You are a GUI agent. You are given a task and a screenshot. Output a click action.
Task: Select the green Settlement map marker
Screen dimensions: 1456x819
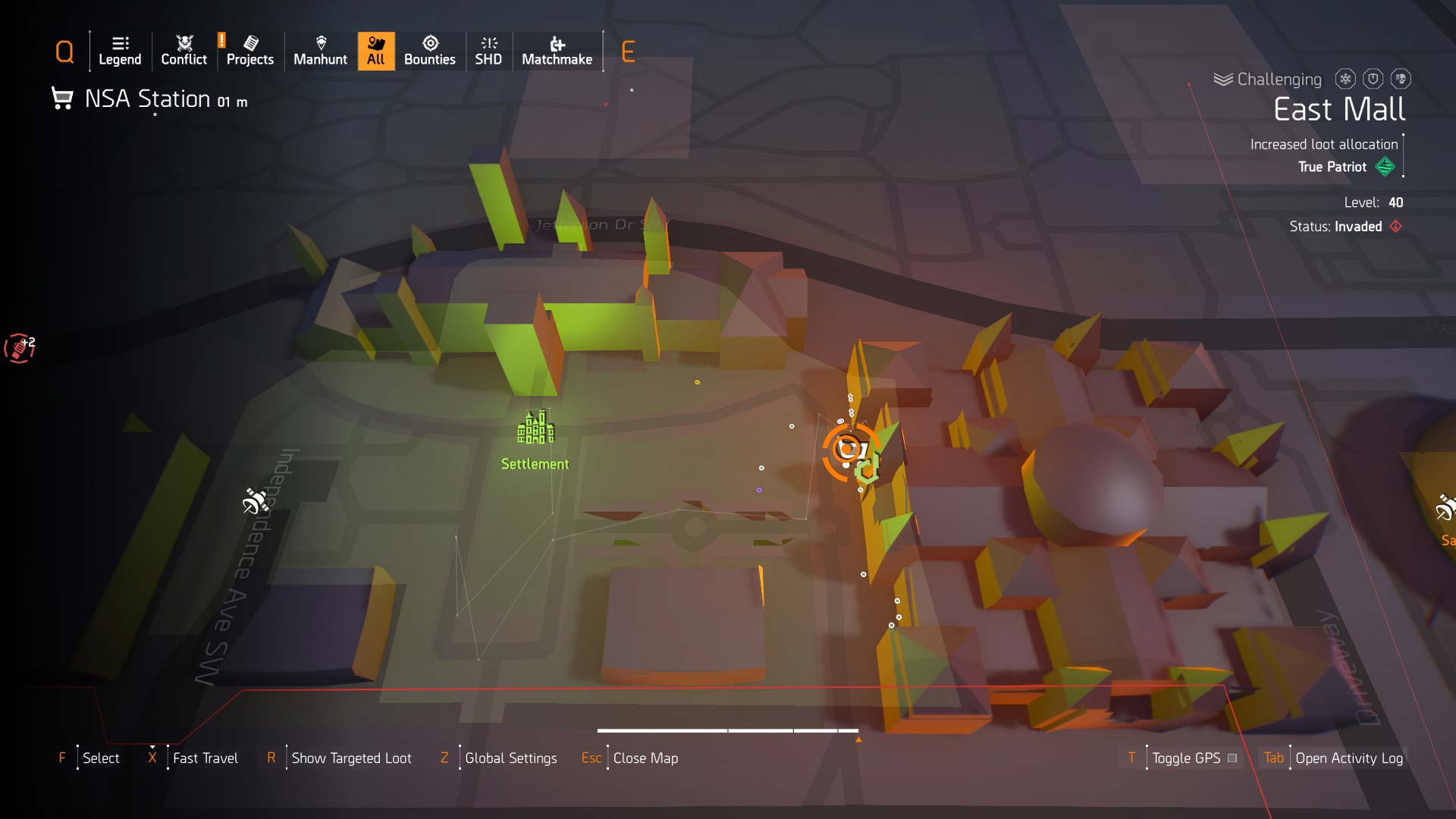535,428
